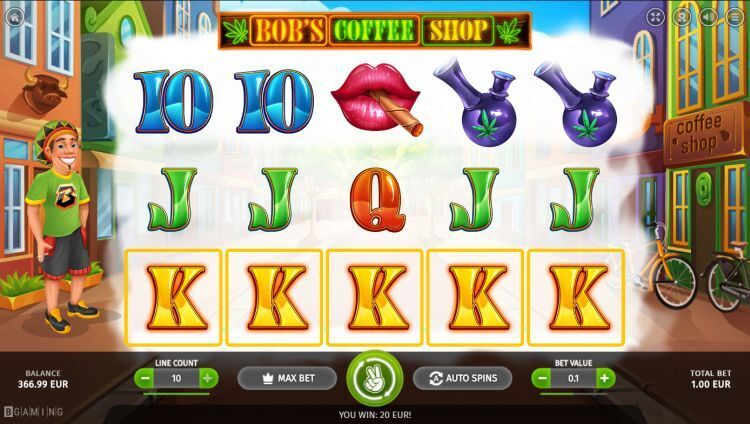Spin the reels with the peace-sign button
The height and width of the screenshot is (424, 750).
(x=374, y=379)
